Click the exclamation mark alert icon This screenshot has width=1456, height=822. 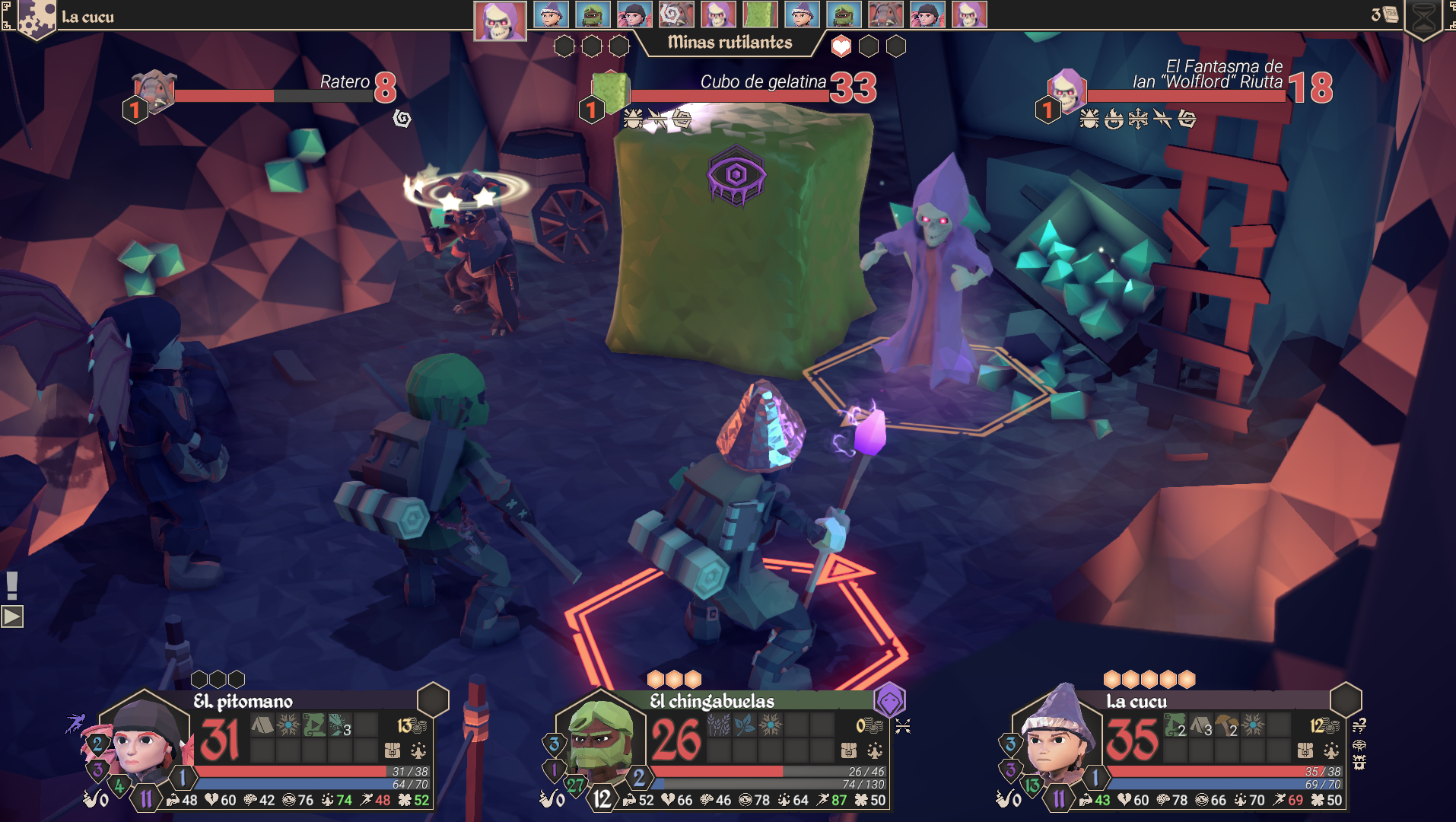[x=12, y=585]
